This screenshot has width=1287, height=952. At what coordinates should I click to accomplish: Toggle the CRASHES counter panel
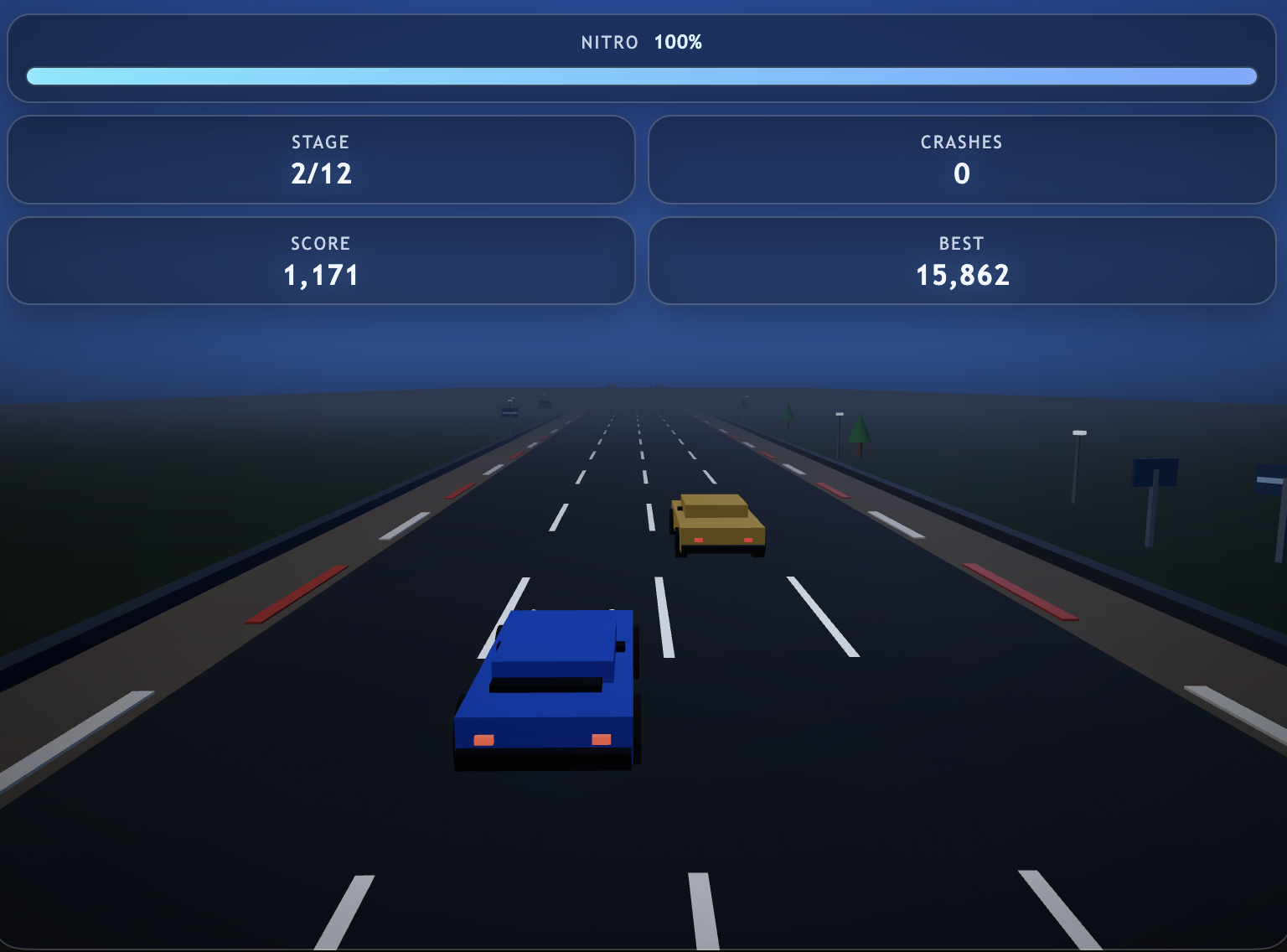coord(962,159)
